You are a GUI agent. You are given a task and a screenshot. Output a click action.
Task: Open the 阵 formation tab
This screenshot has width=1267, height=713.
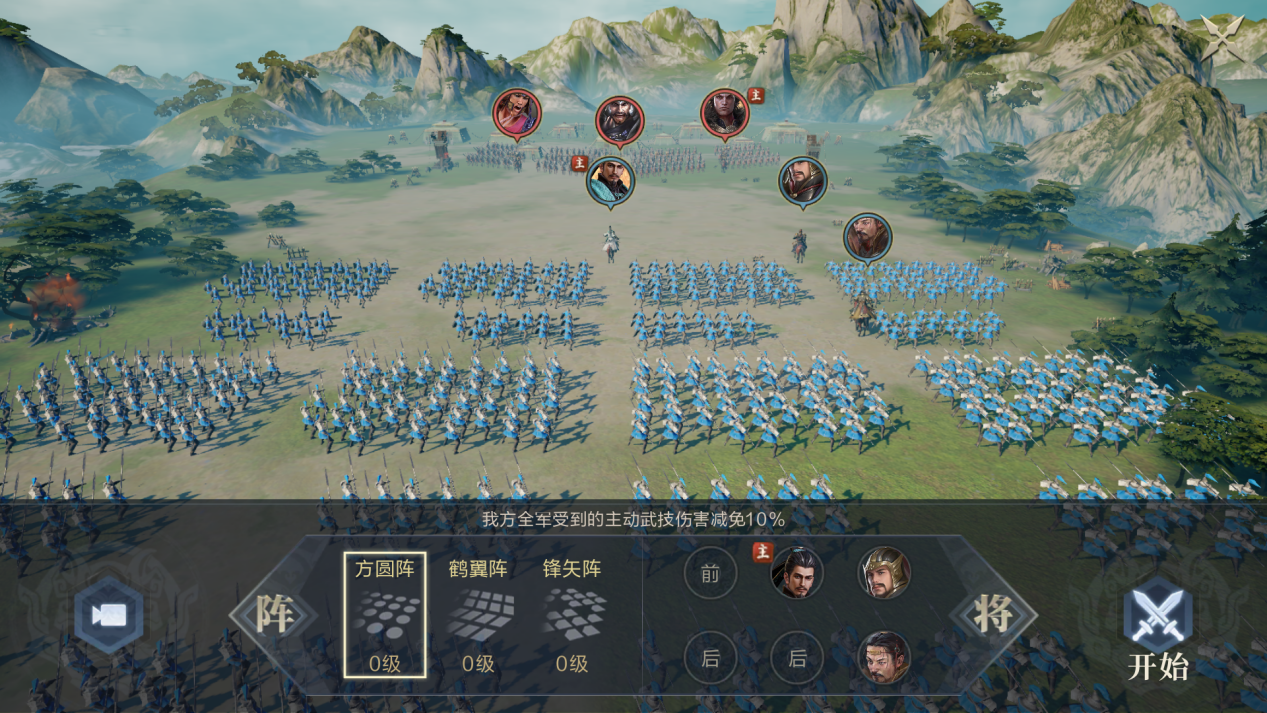[x=273, y=615]
